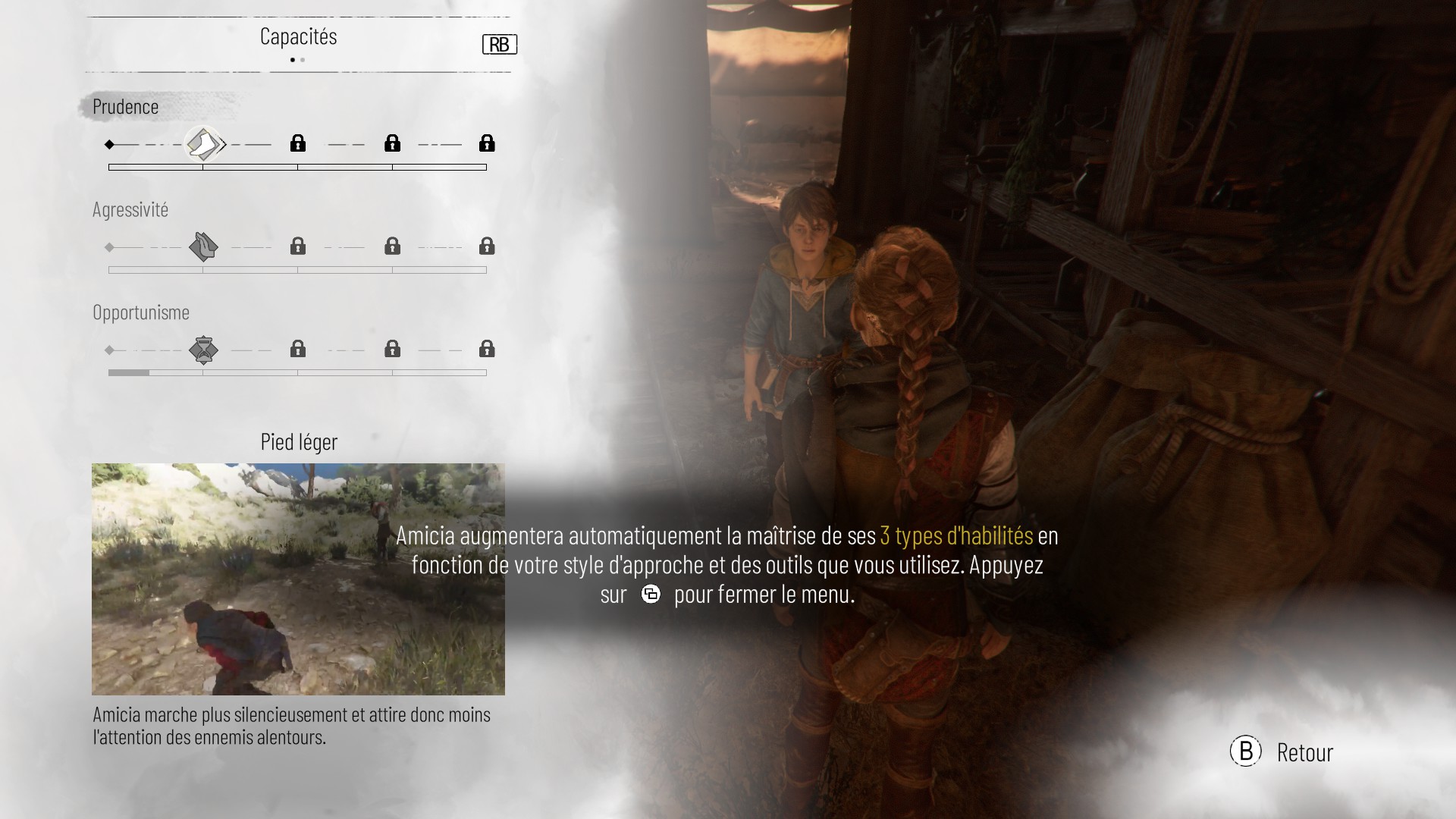Select the sling skill icon on Opportunisme track

tap(204, 350)
